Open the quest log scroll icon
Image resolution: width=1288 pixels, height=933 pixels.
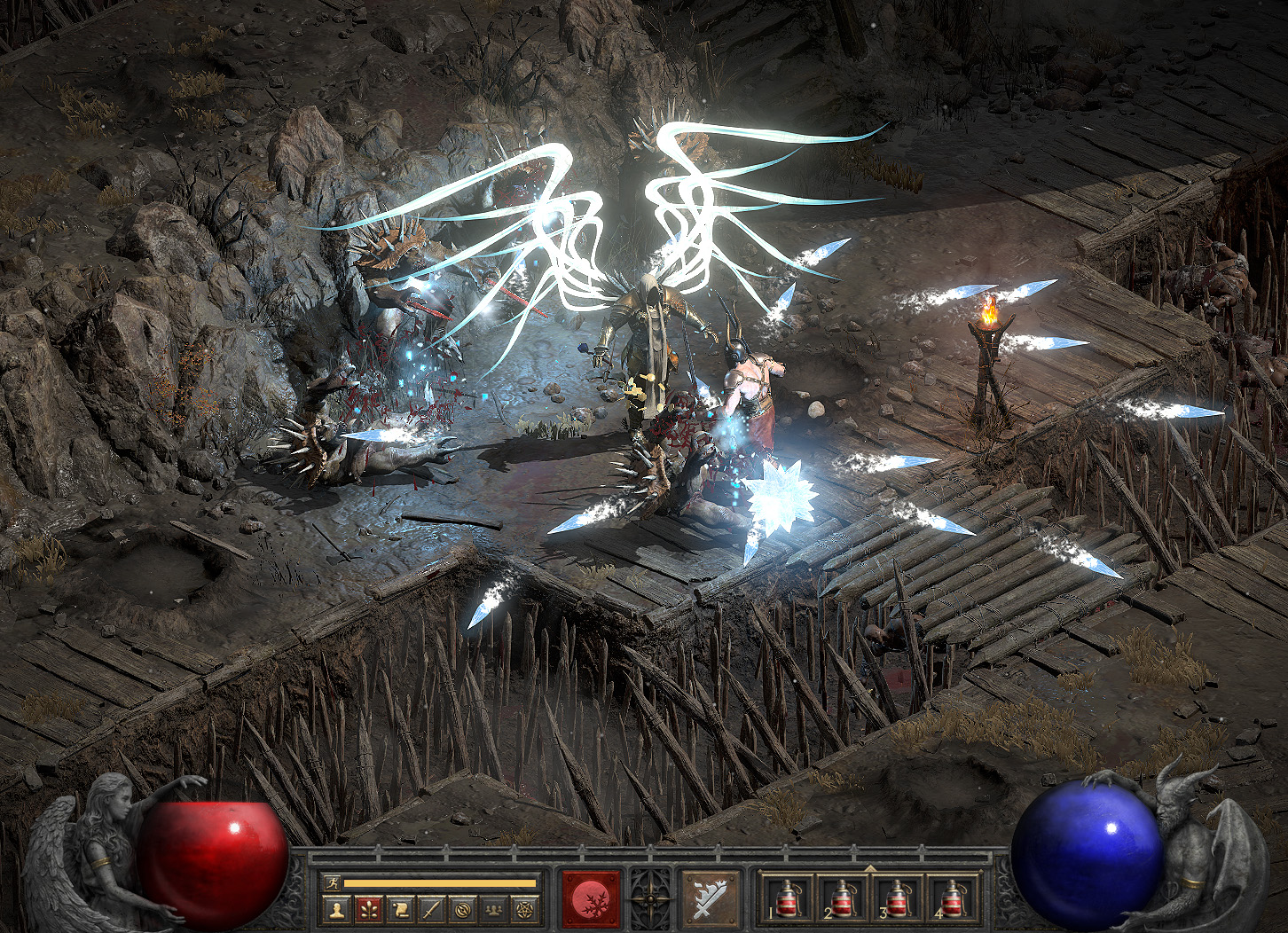[399, 909]
